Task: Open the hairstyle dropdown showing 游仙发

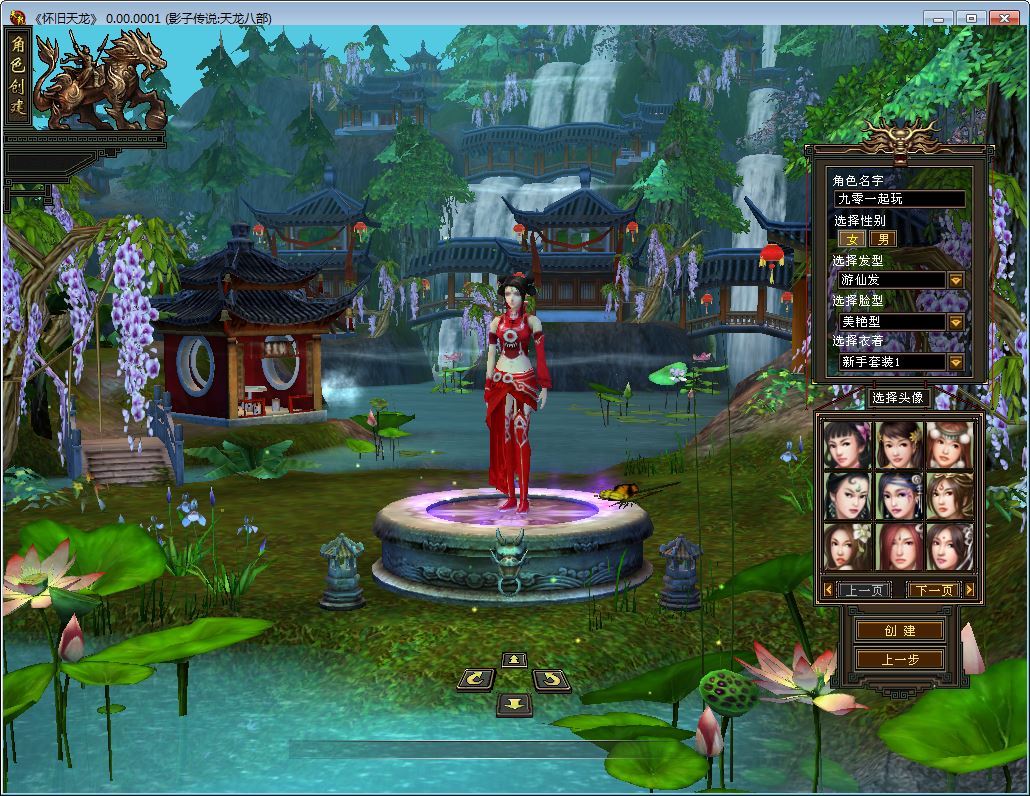Action: 955,280
